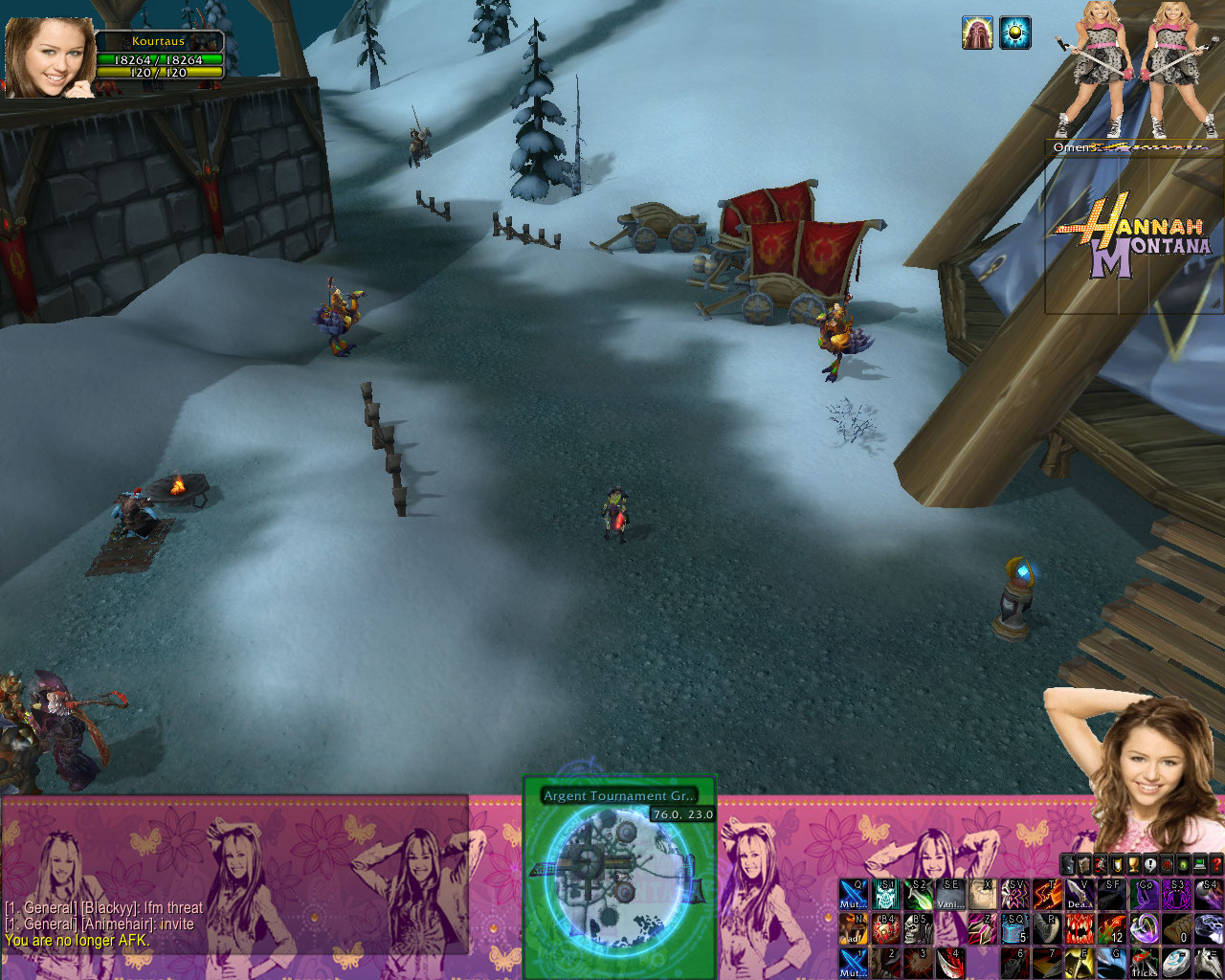Click the hooded figure buff icon
The width and height of the screenshot is (1225, 980).
tap(977, 33)
